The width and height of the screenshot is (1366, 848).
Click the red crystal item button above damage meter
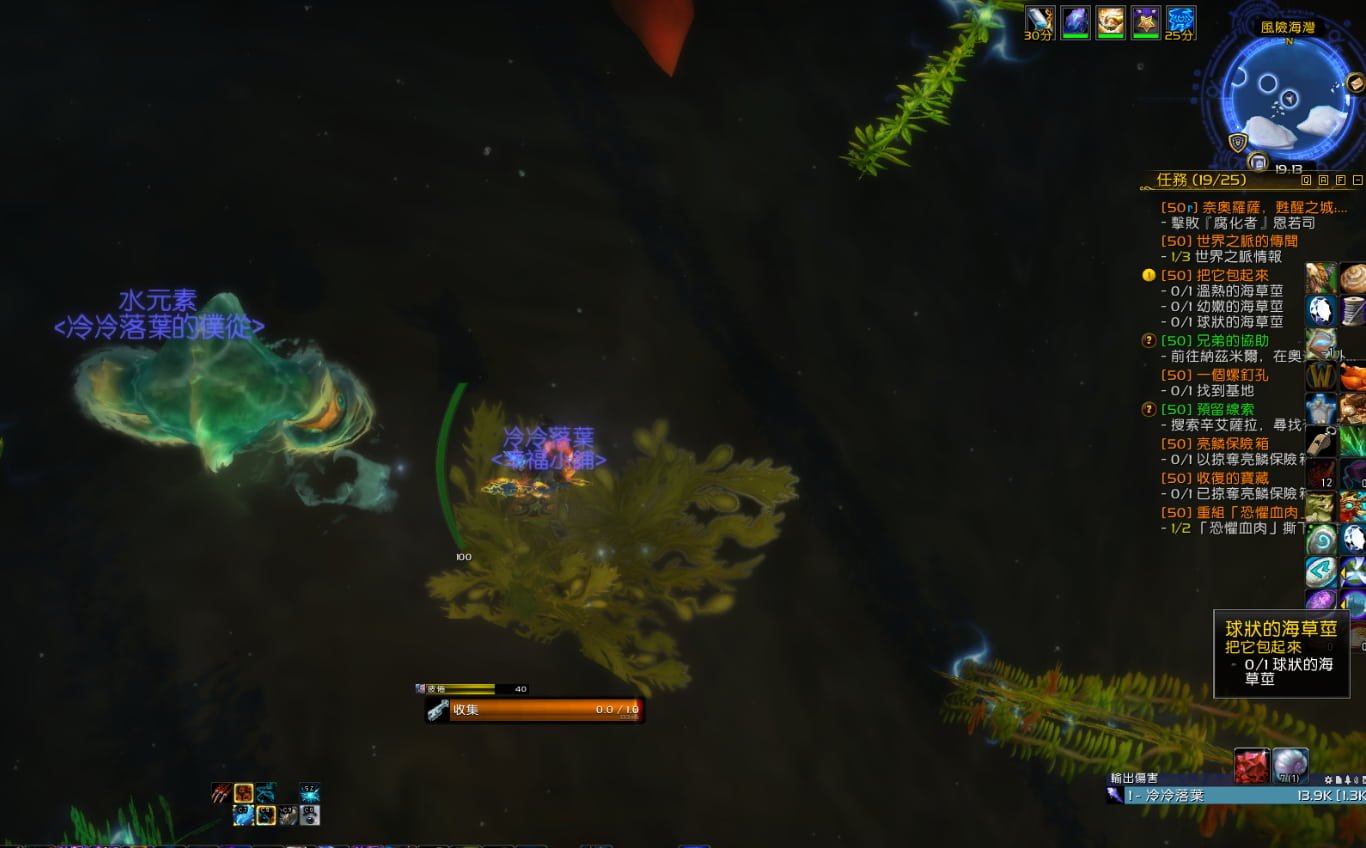point(1251,766)
